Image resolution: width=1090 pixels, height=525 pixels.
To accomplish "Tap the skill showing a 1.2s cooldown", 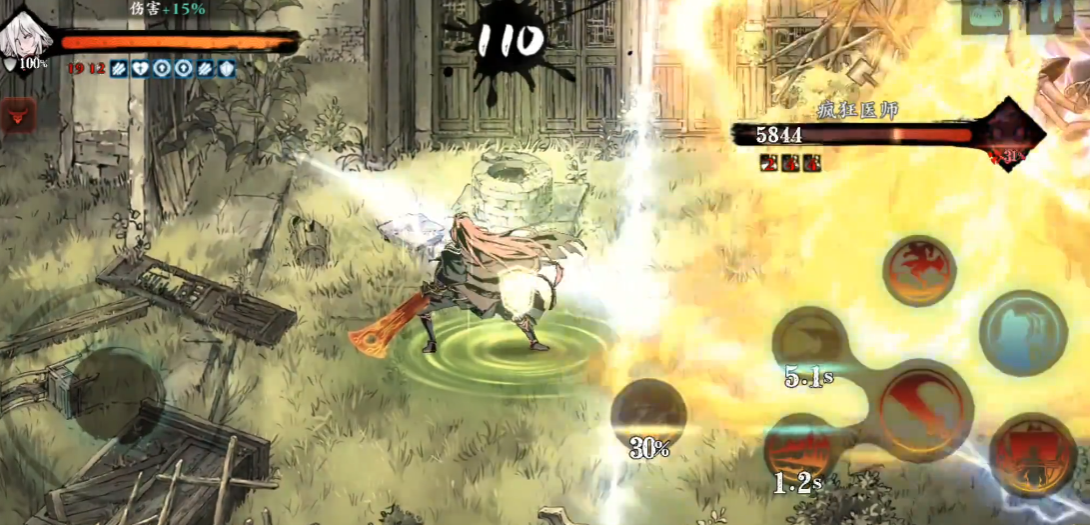I will (800, 452).
